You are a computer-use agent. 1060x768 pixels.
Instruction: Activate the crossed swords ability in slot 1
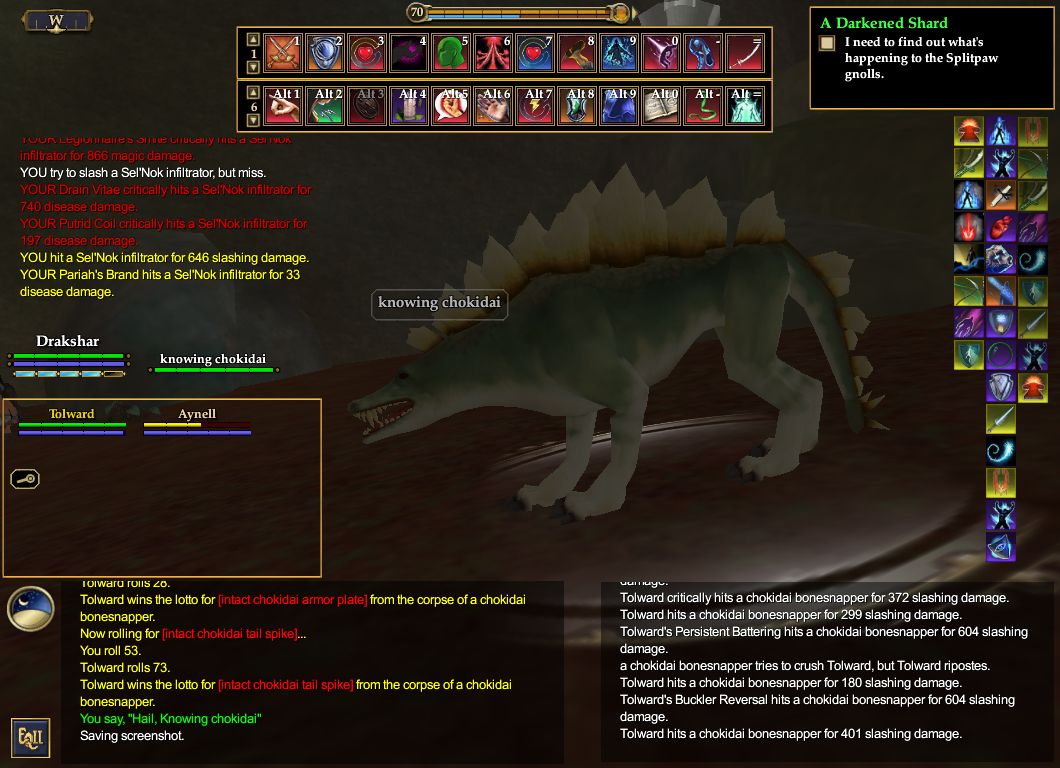[x=283, y=53]
